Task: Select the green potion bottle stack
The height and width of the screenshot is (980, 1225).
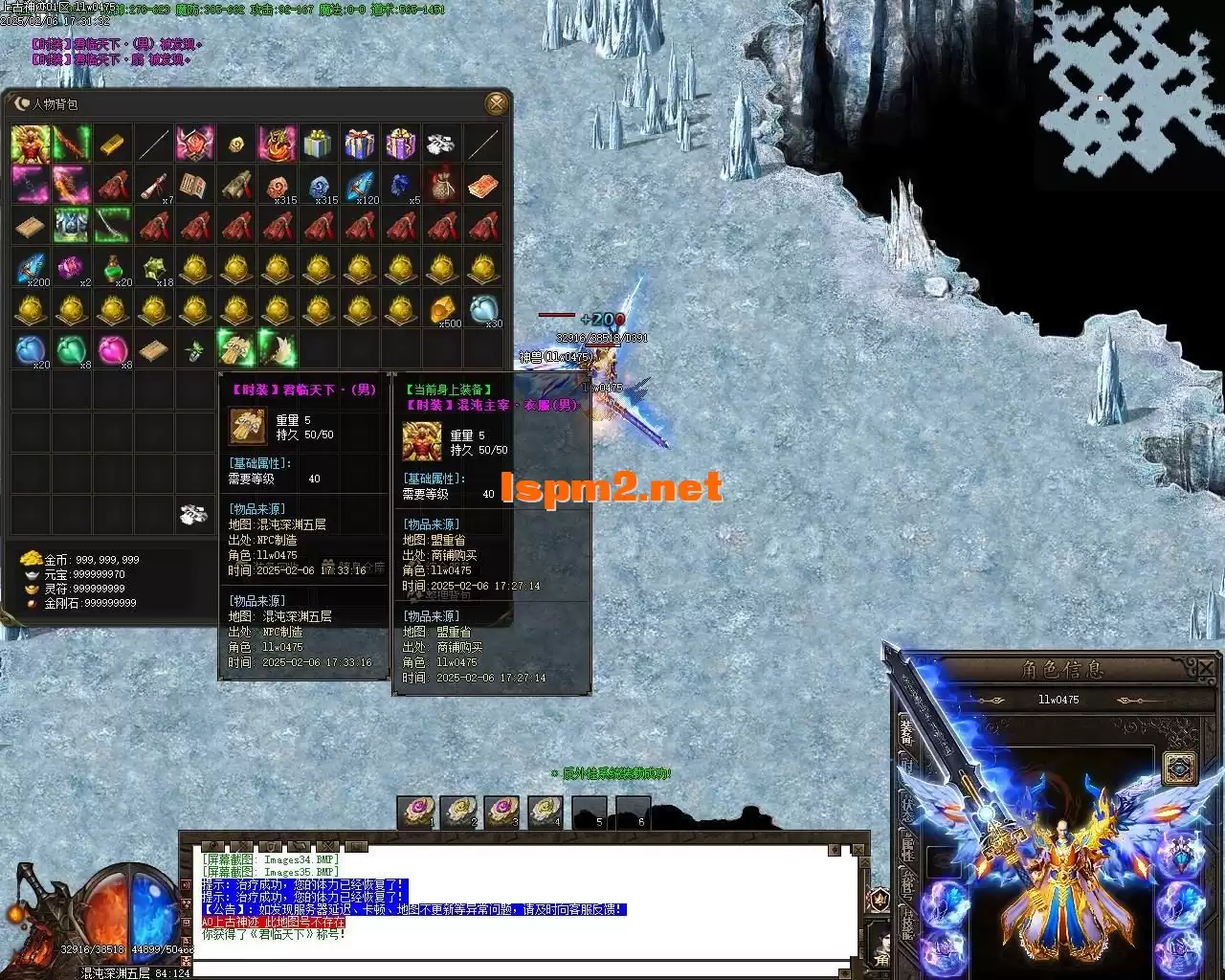Action: (x=113, y=268)
